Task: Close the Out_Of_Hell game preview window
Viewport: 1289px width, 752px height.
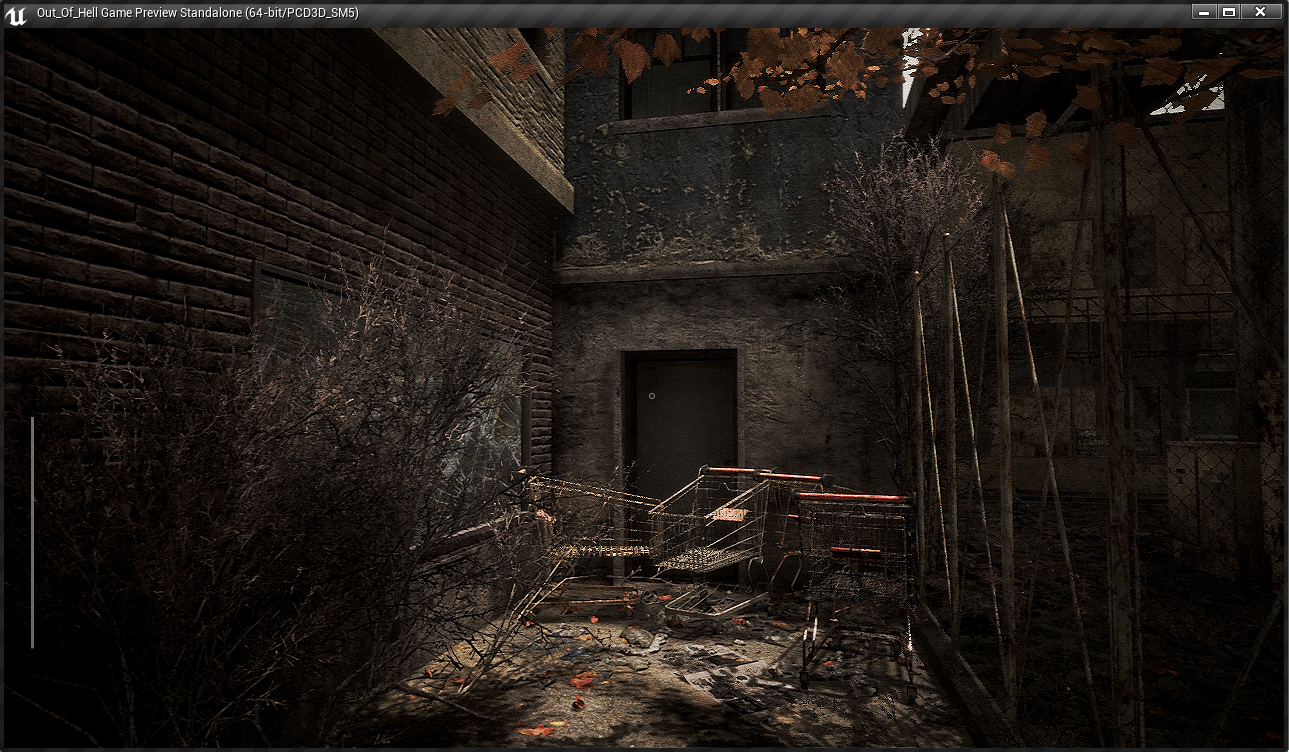Action: click(1260, 12)
